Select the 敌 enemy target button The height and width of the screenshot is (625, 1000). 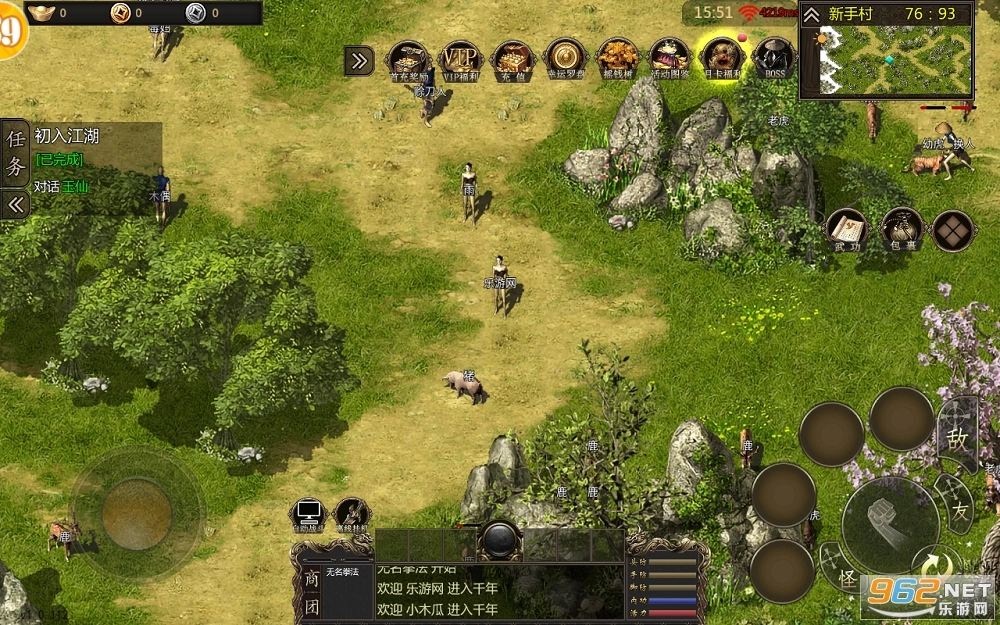957,437
